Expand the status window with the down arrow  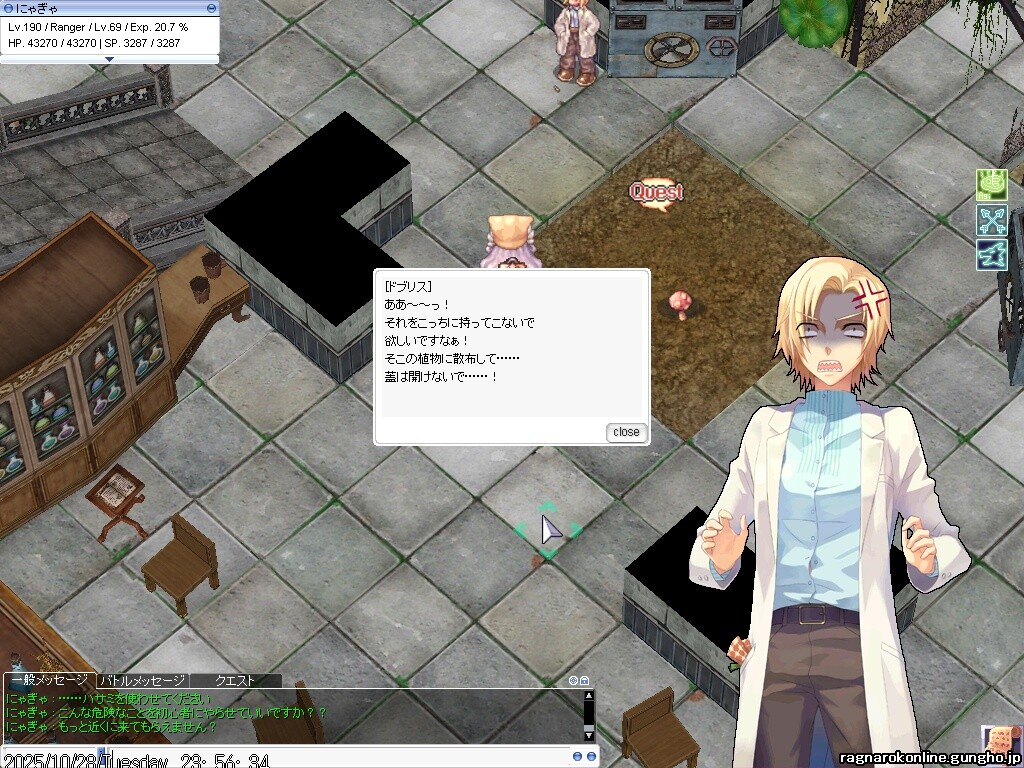(109, 59)
